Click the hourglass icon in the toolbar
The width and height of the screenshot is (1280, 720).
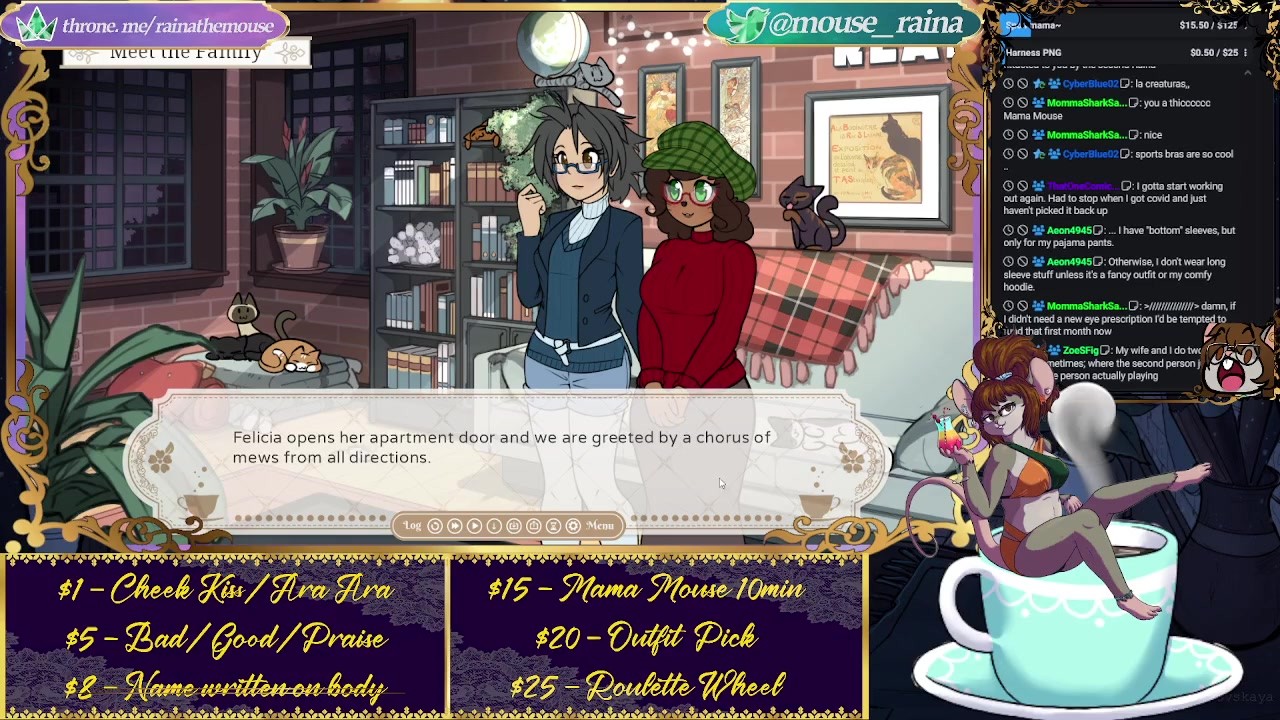point(553,526)
